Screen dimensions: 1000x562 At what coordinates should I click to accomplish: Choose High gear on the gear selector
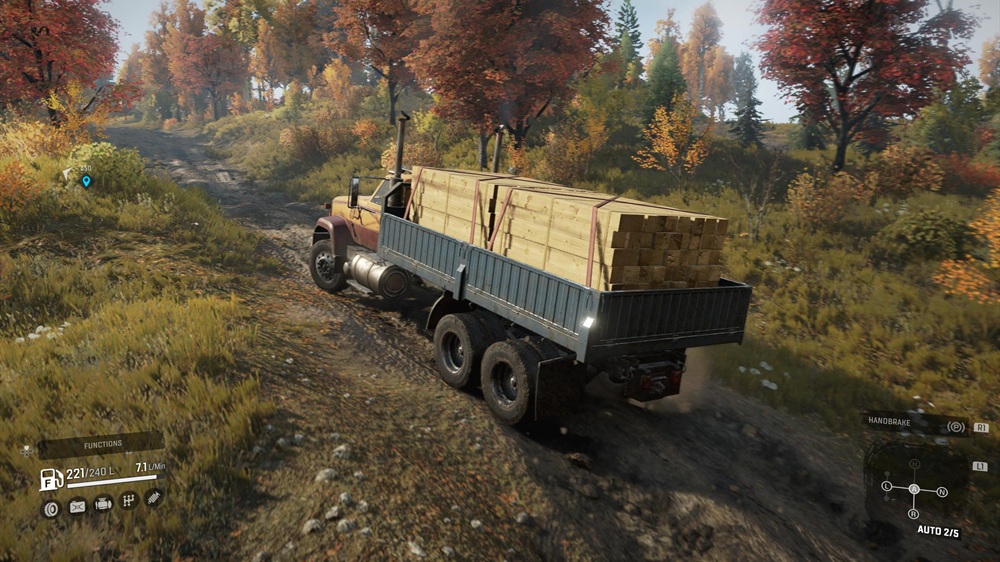coord(914,465)
